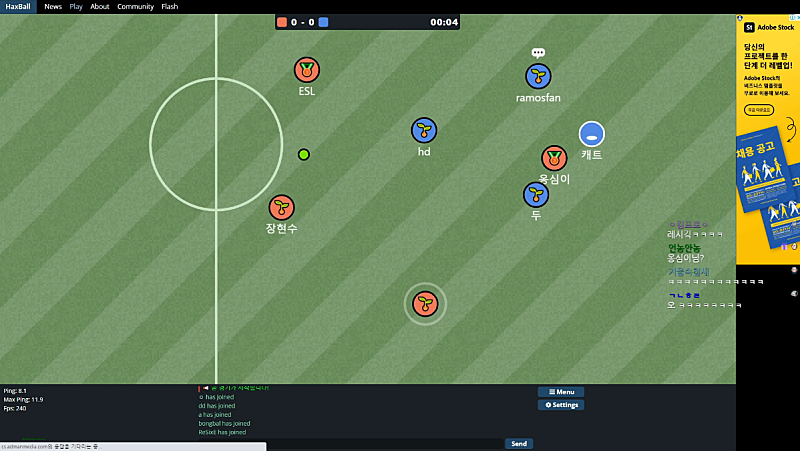The width and height of the screenshot is (800, 451).
Task: Go to the HaxBall home logo
Action: 19,6
